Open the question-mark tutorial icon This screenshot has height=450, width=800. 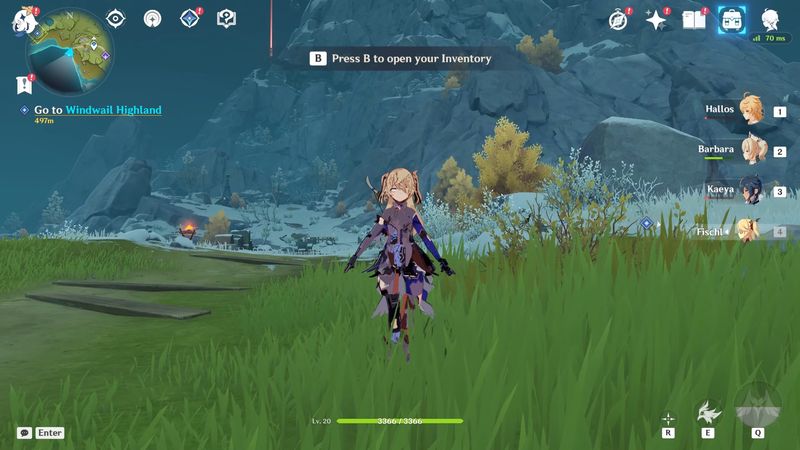pos(226,18)
